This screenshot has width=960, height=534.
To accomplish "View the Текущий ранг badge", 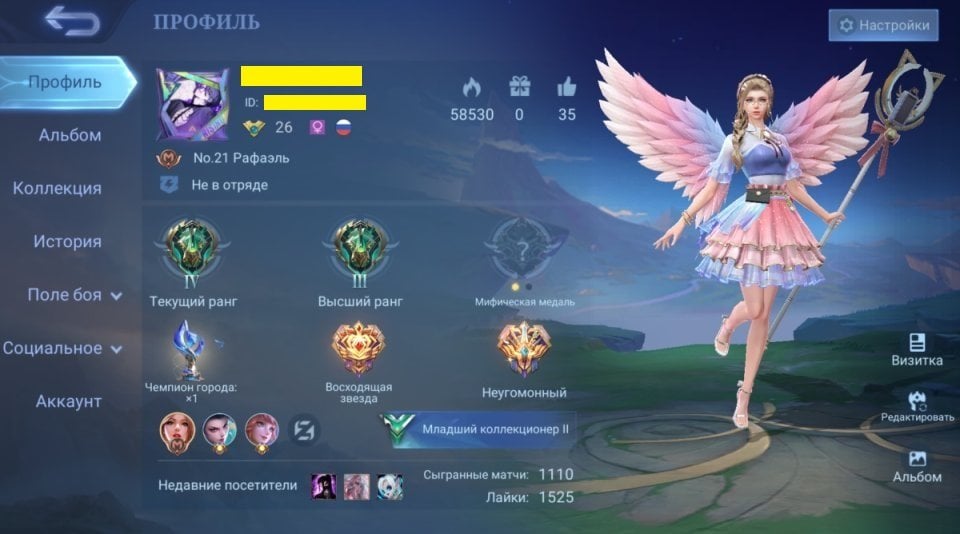I will pos(193,250).
